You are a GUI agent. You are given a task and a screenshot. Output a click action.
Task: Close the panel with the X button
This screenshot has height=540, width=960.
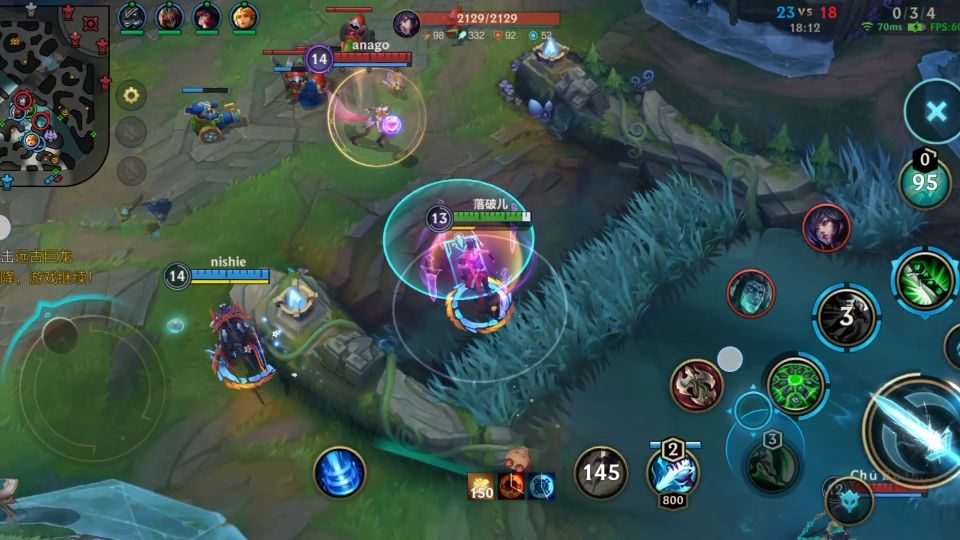click(934, 111)
